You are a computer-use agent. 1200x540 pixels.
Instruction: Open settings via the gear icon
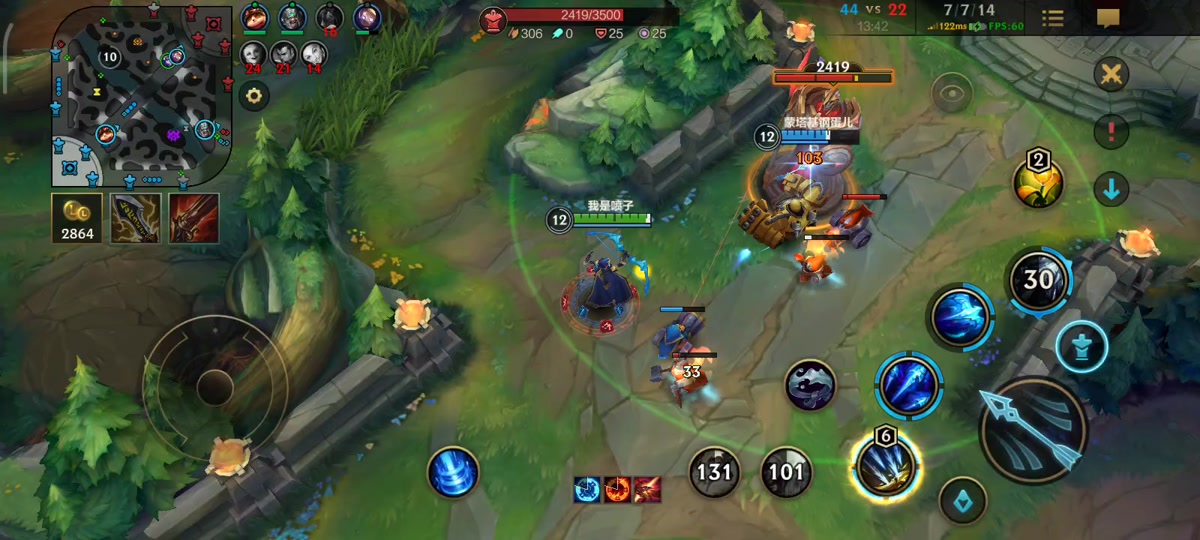[x=255, y=96]
